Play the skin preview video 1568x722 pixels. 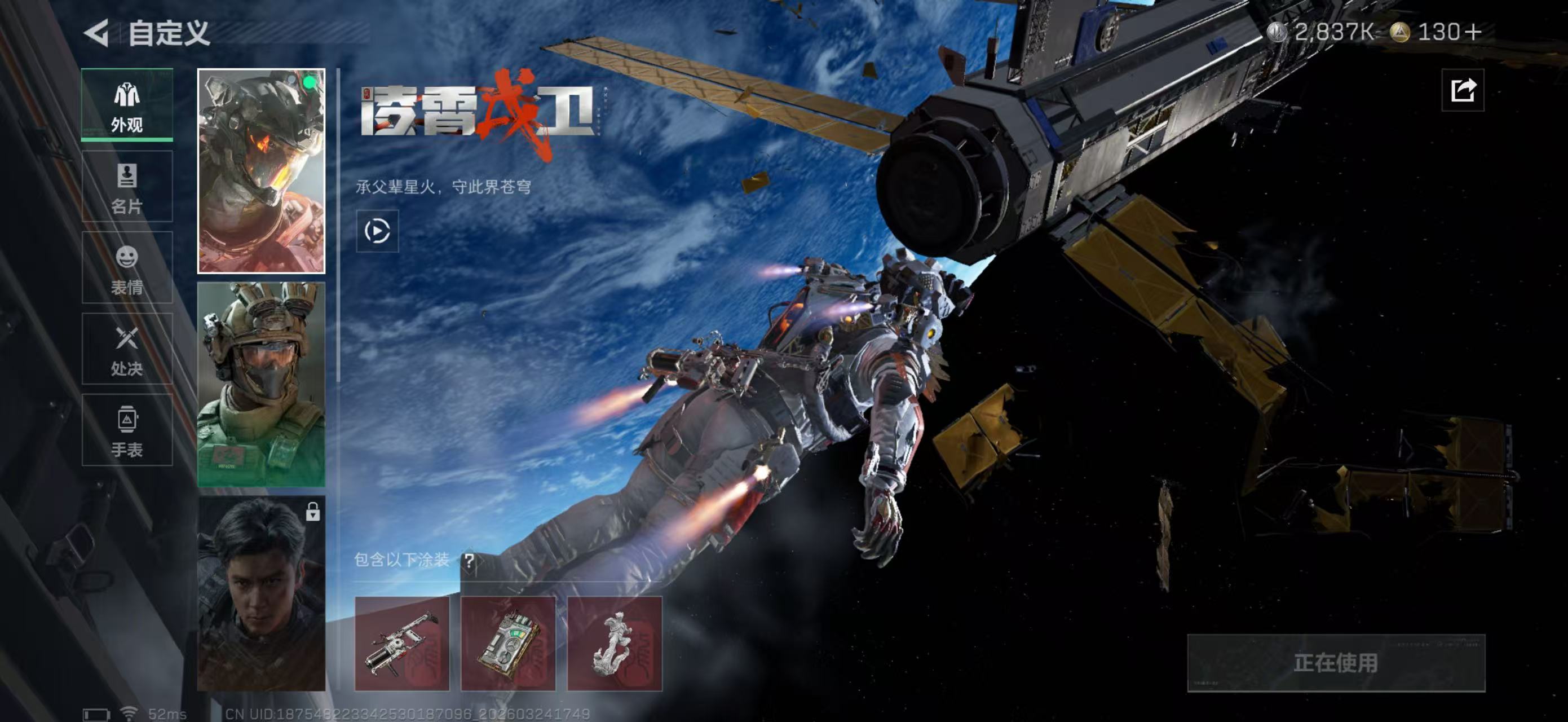pos(377,231)
